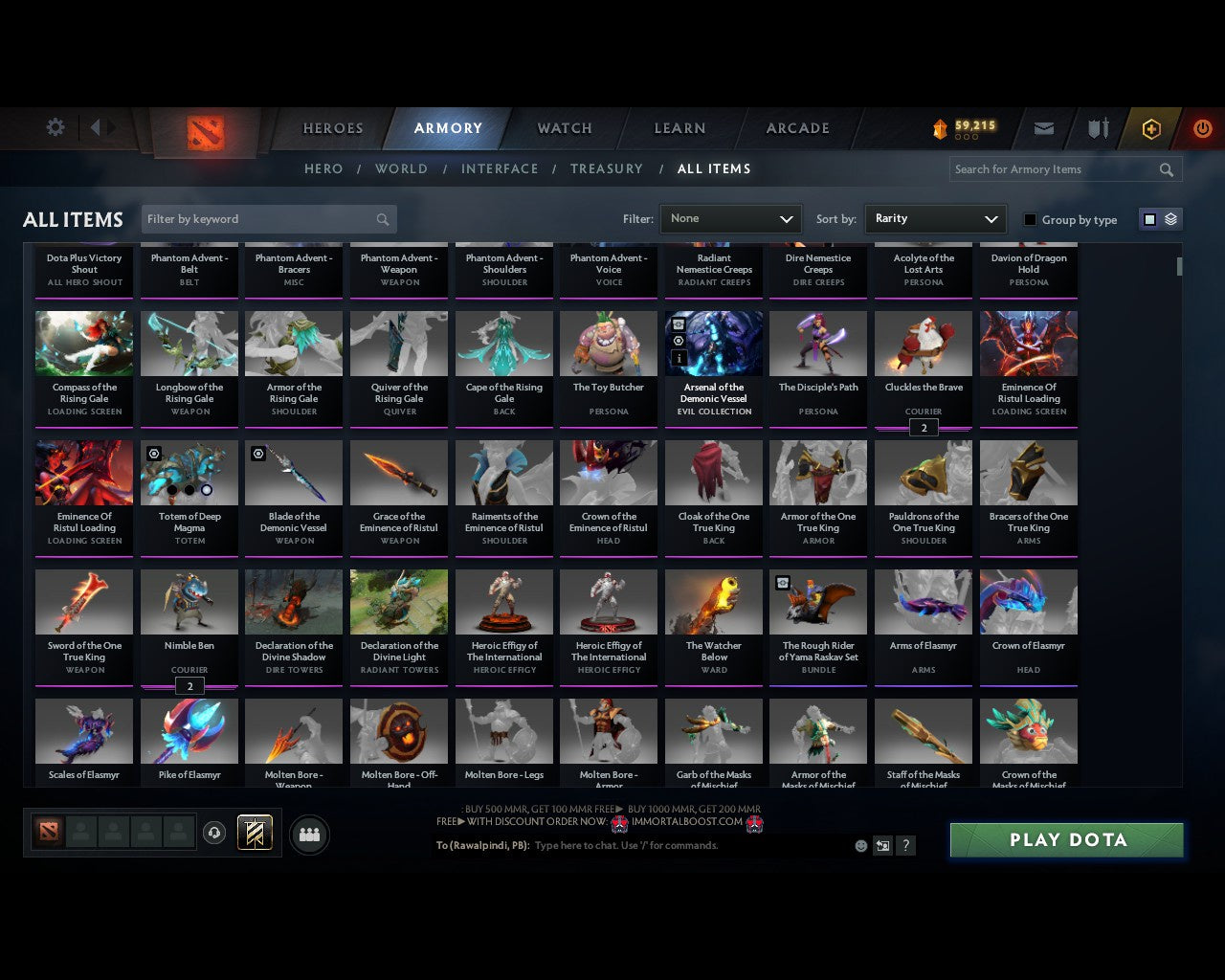
Task: Click the Dota Plus gold hexagon icon
Action: [x=1150, y=128]
